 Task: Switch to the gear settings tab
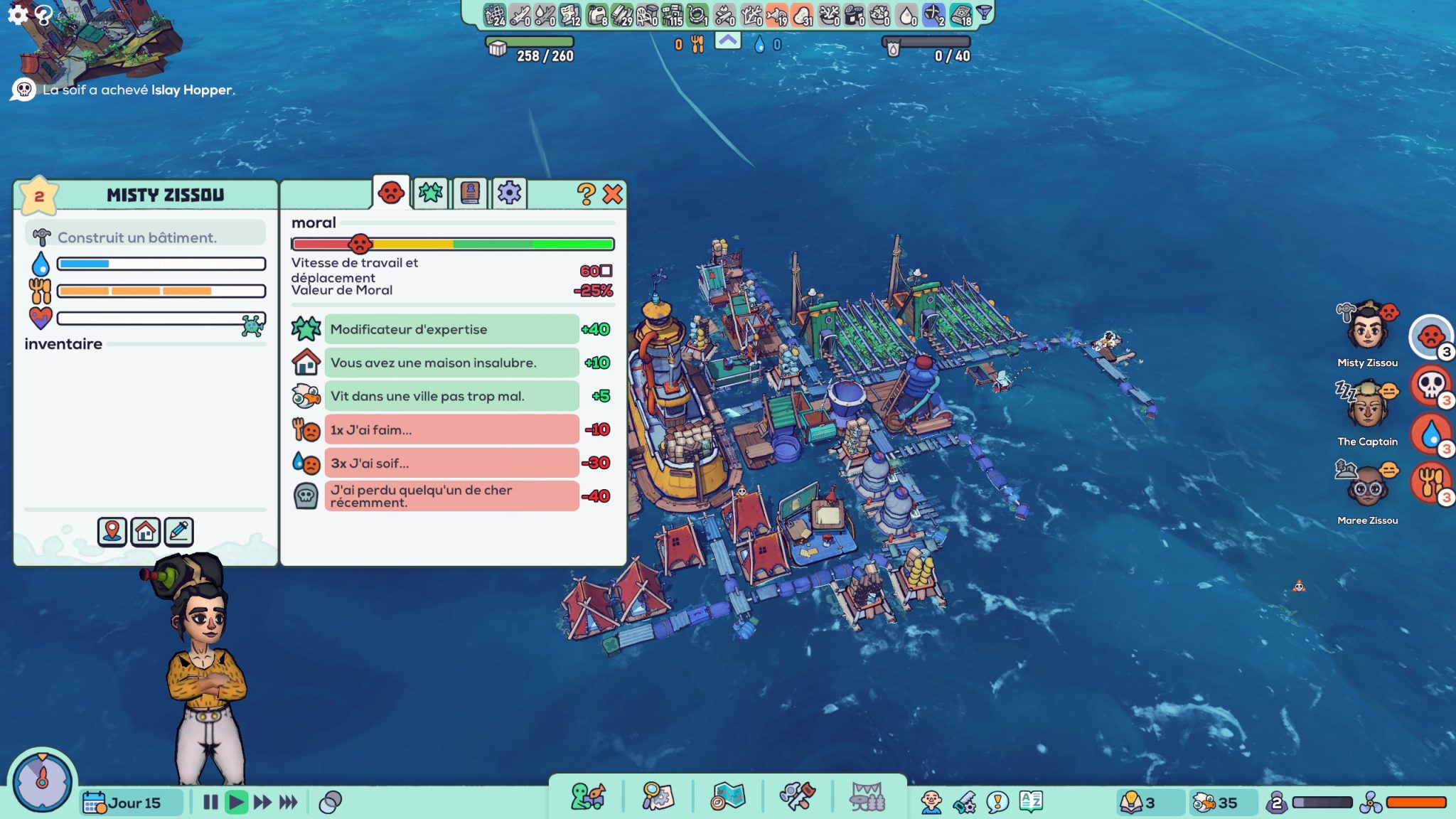(x=509, y=193)
